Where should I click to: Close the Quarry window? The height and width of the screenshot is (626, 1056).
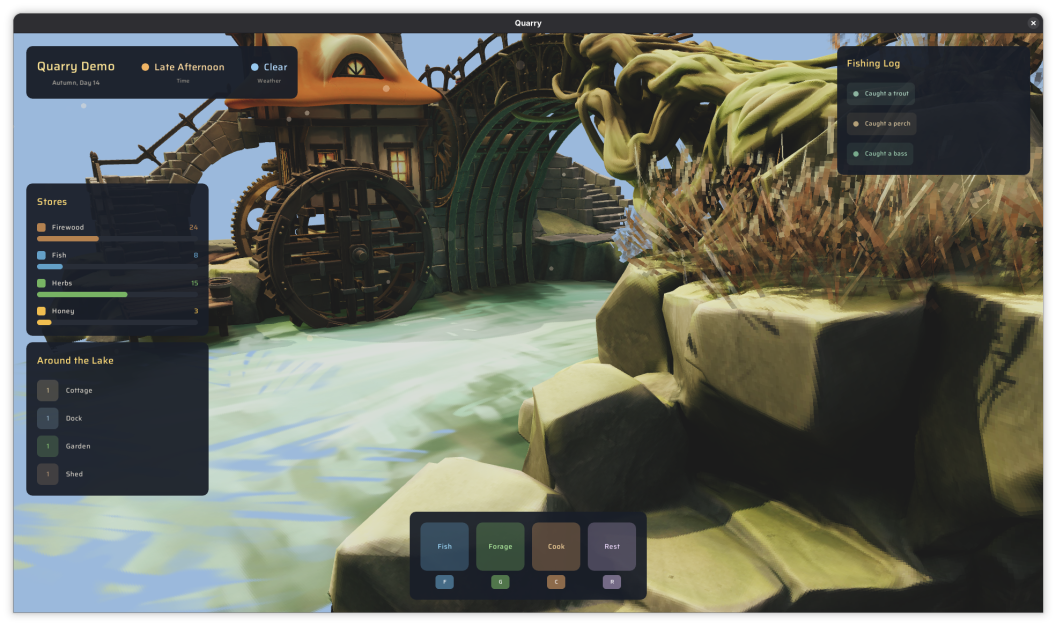click(1033, 23)
